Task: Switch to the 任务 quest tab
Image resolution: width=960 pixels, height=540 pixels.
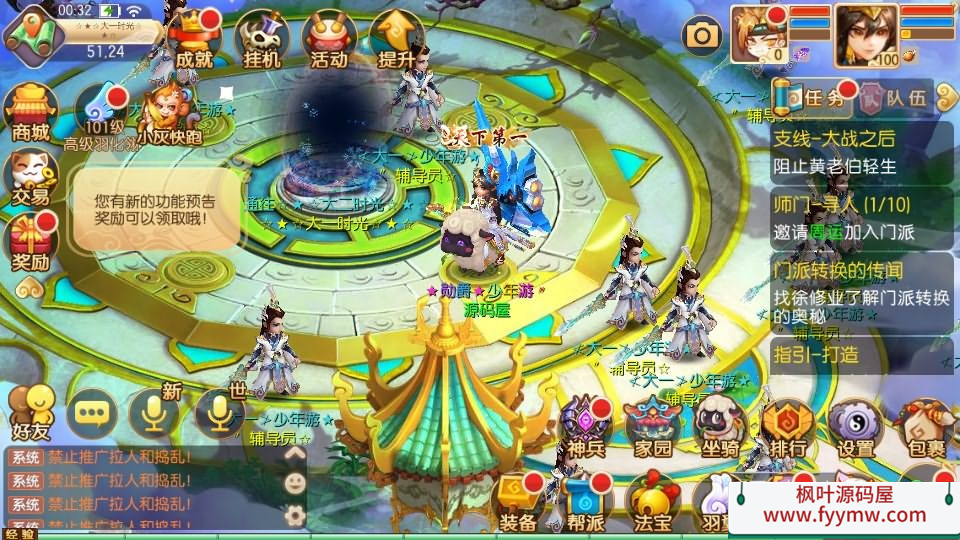Action: (816, 98)
